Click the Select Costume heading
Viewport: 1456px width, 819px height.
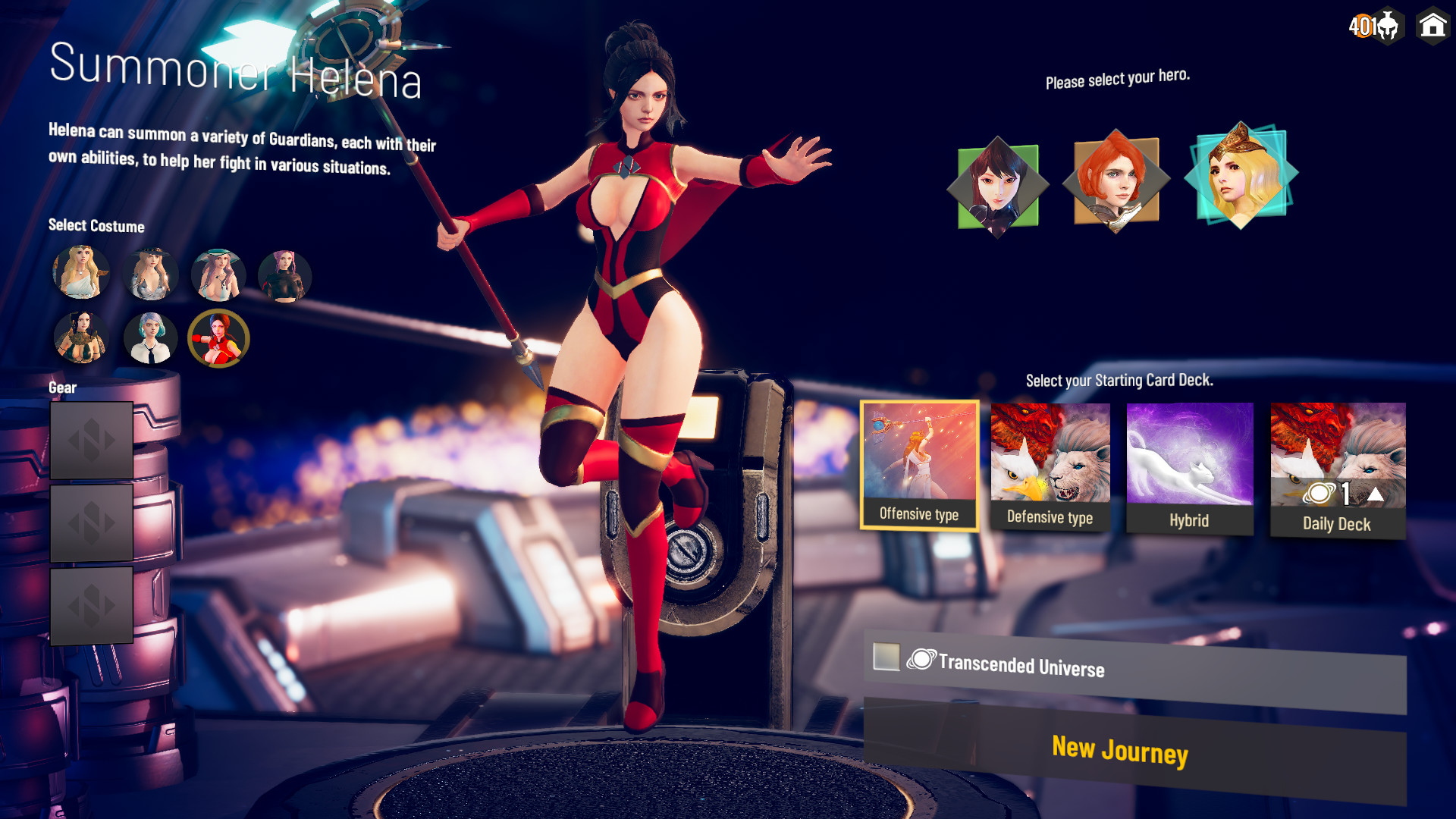(96, 225)
